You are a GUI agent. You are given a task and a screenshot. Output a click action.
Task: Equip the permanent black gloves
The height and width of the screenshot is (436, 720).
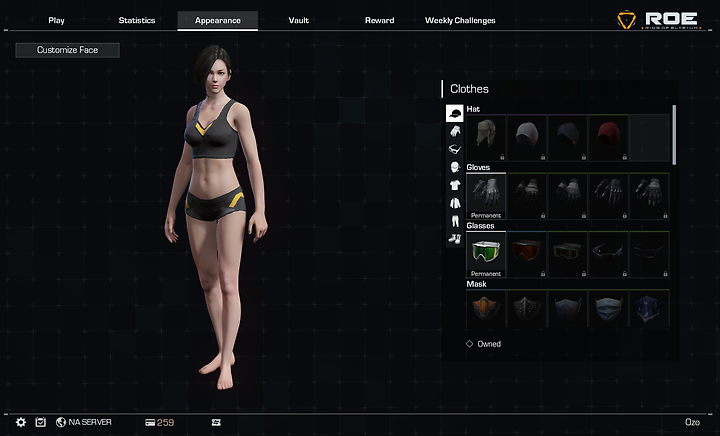[x=486, y=195]
